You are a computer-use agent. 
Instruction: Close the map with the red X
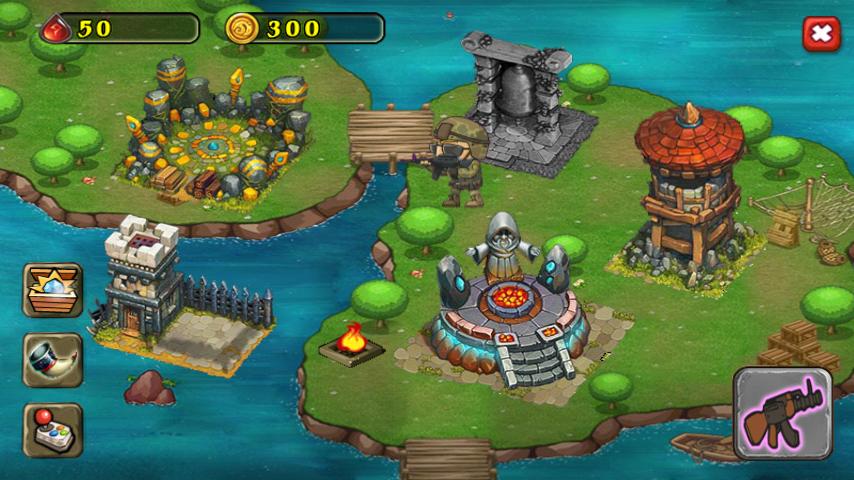click(x=820, y=35)
